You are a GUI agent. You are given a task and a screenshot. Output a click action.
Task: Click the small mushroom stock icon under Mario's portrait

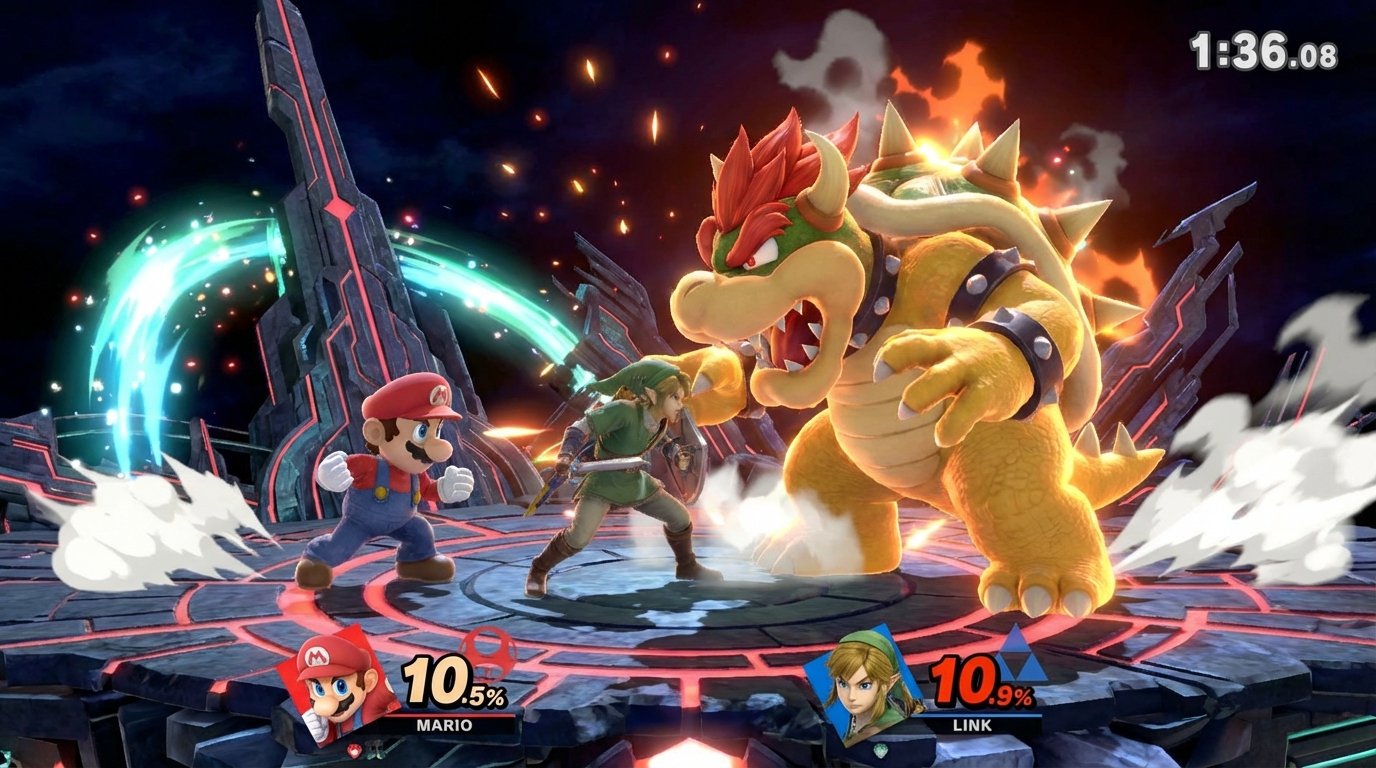[353, 748]
